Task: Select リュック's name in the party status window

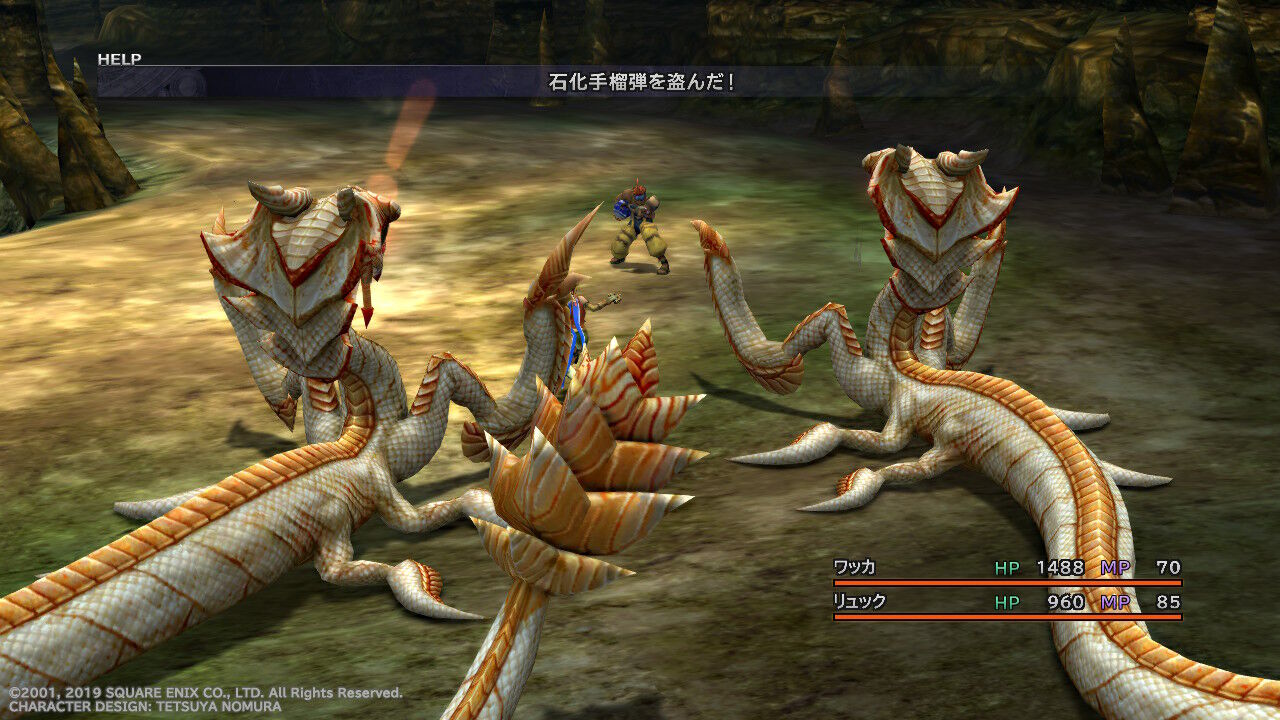Action: point(857,601)
